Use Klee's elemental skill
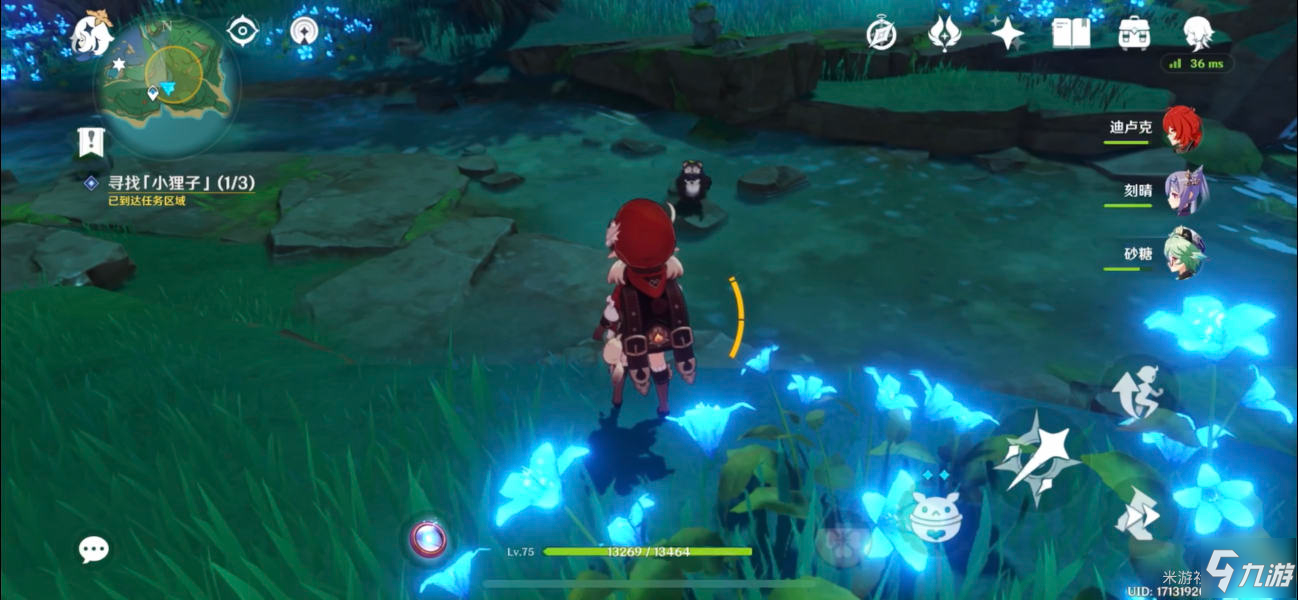 (x=934, y=515)
